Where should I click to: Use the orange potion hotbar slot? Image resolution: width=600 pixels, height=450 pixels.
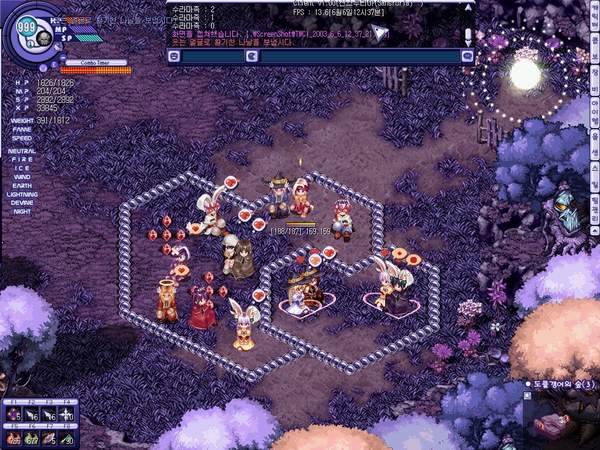click(14, 436)
